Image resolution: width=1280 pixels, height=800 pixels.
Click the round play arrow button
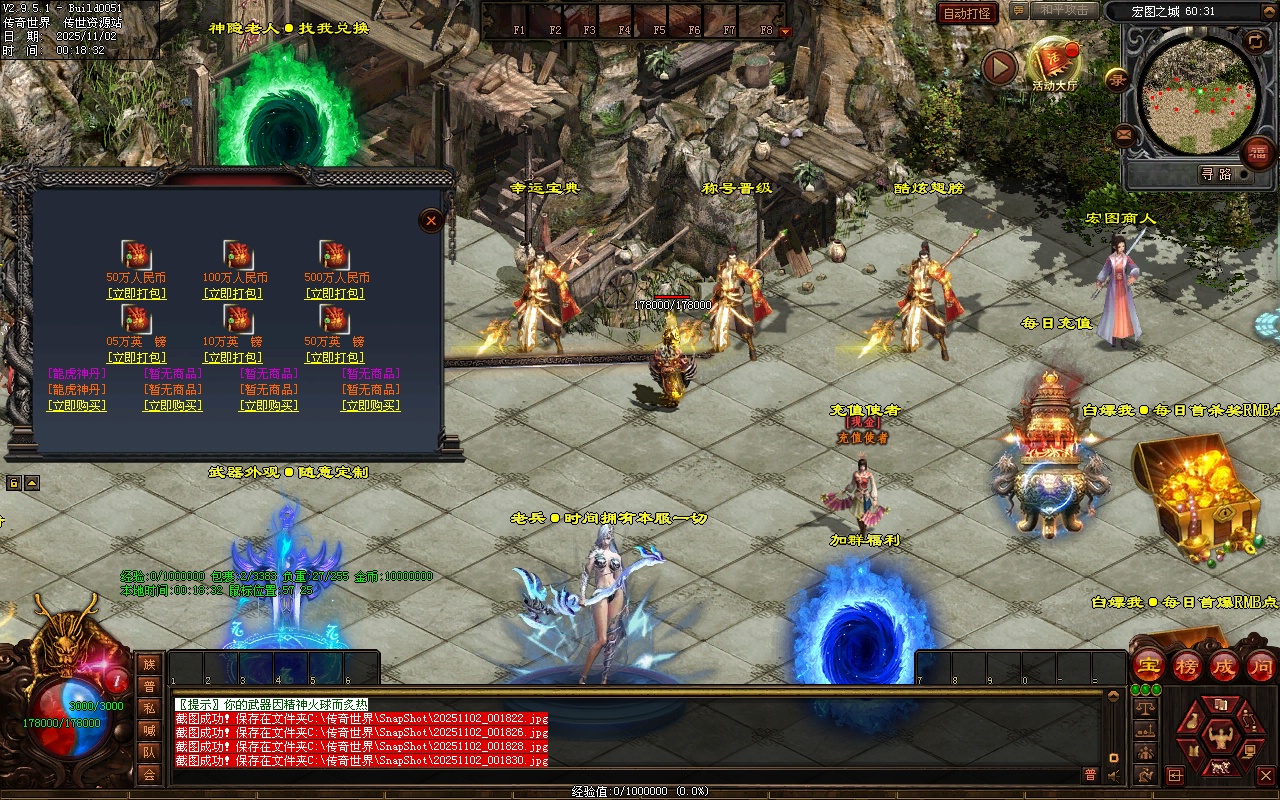tap(999, 67)
